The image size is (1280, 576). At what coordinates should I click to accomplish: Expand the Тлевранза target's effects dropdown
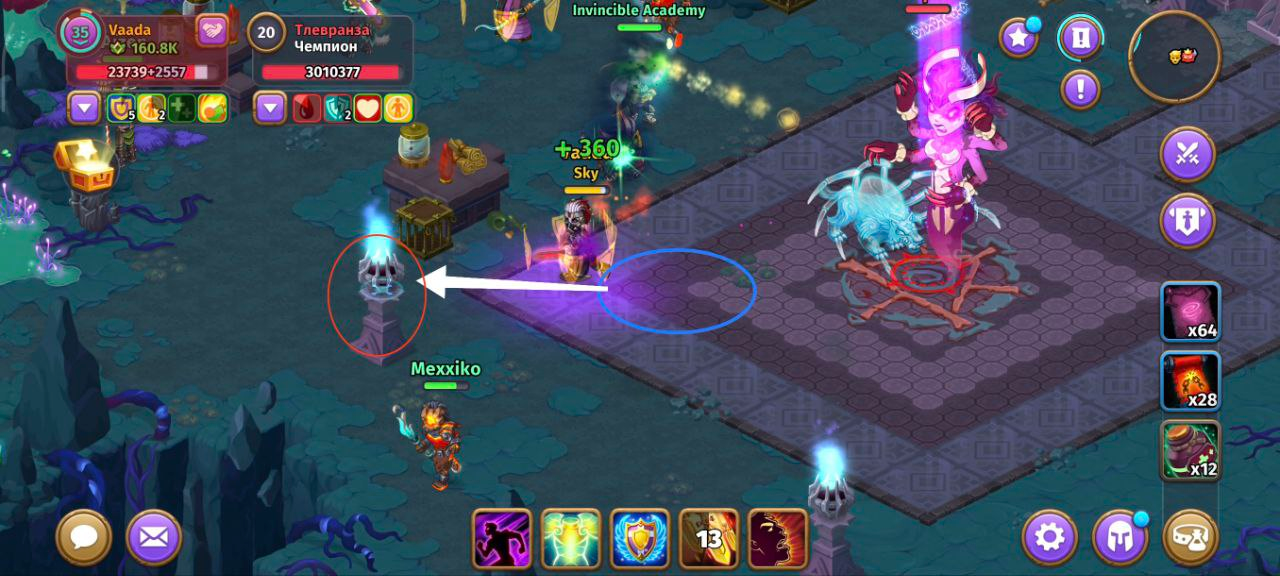(x=270, y=107)
